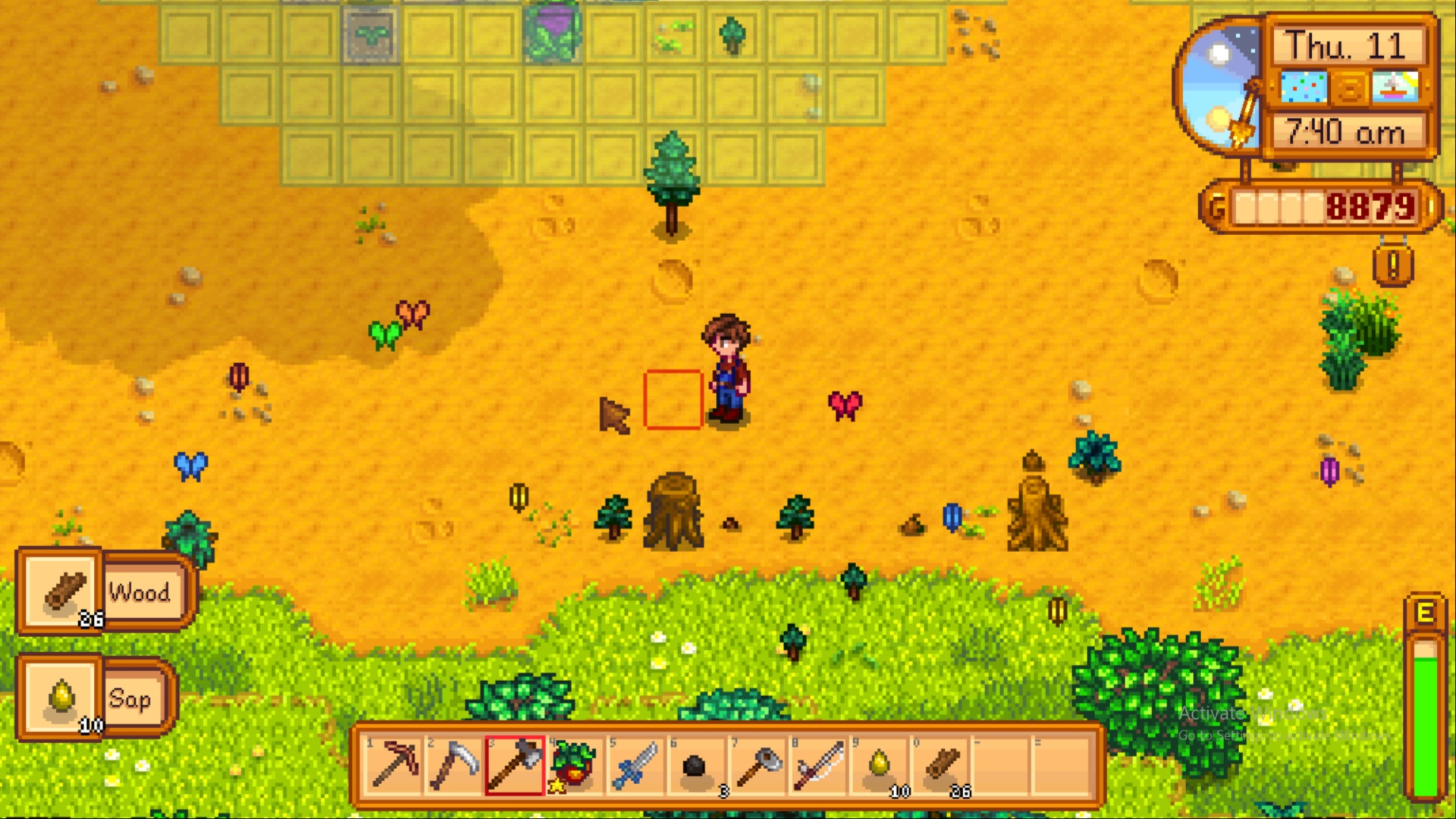Select the sap stack in the hotbar

coord(880,766)
